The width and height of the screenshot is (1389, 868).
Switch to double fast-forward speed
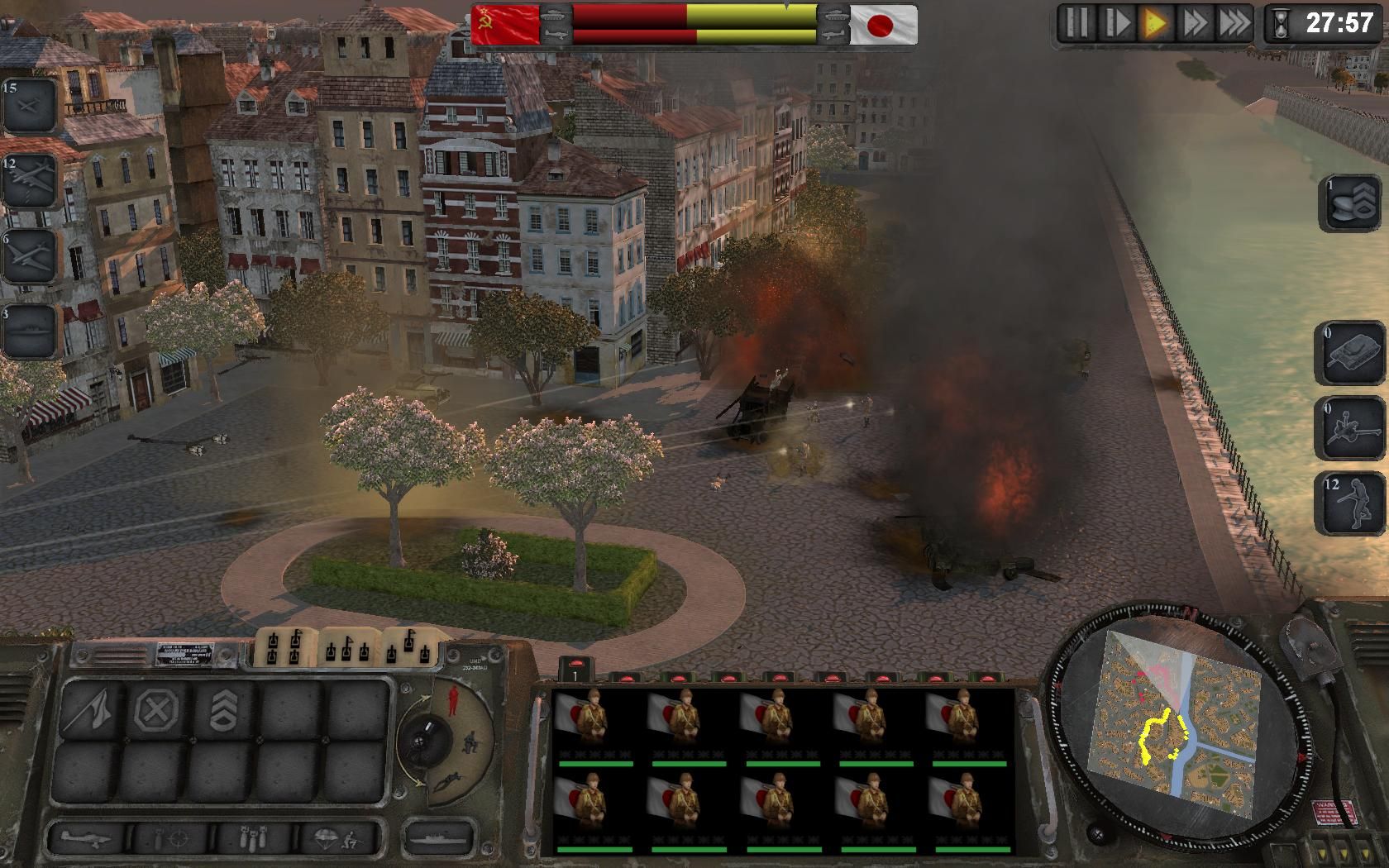pos(1195,23)
